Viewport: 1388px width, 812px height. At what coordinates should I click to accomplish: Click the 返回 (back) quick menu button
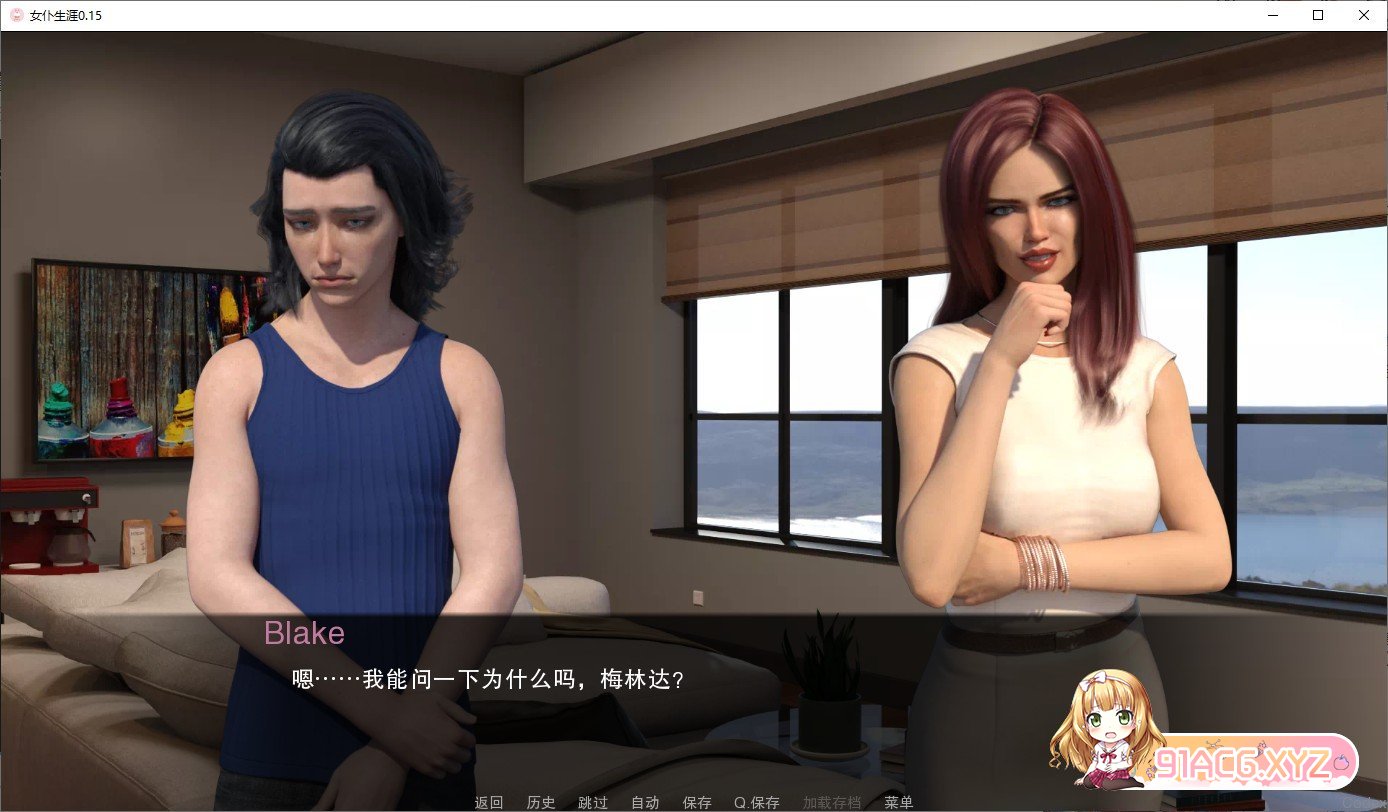point(489,802)
